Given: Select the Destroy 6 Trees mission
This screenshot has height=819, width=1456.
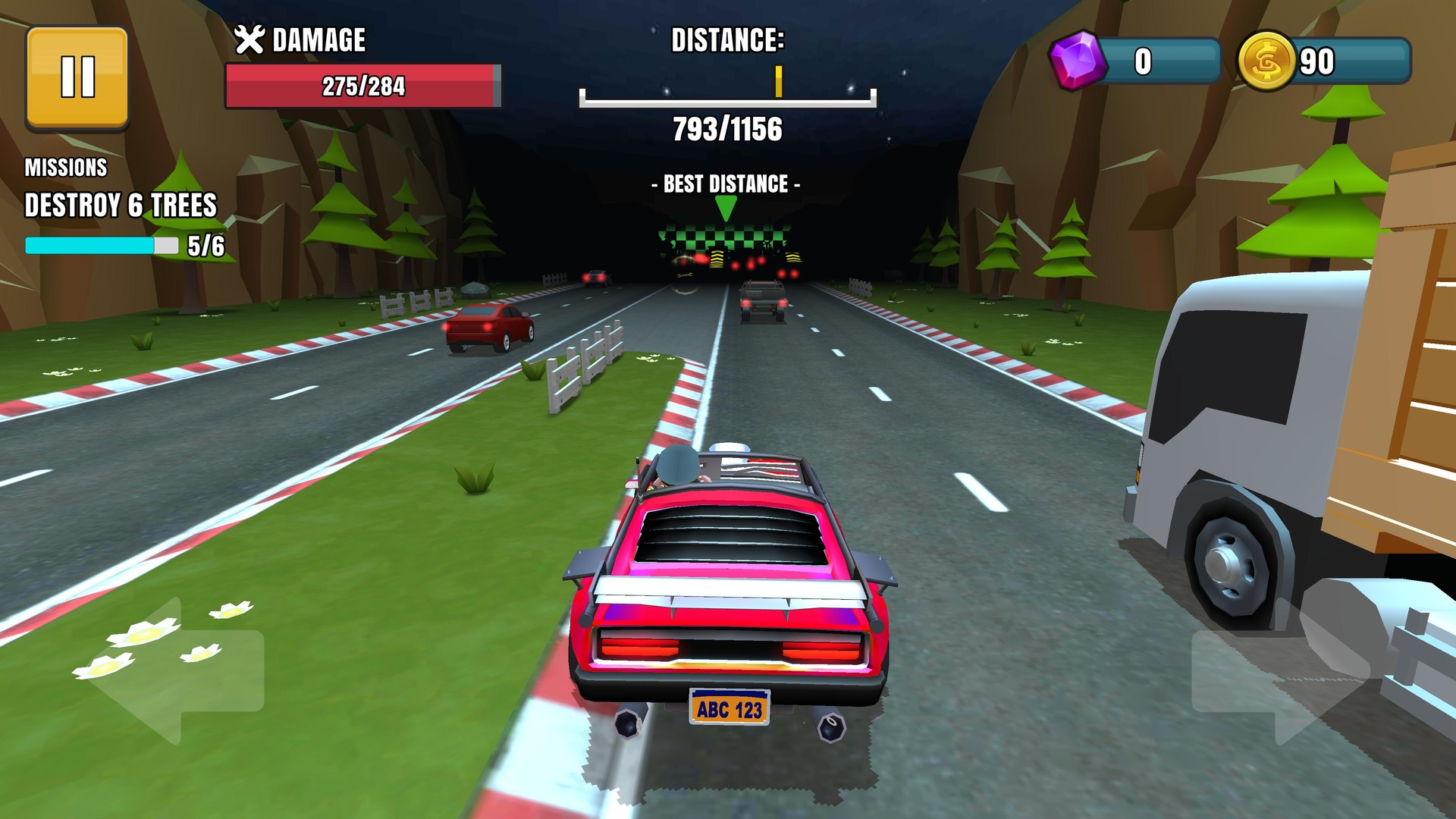Looking at the screenshot, I should tap(121, 202).
